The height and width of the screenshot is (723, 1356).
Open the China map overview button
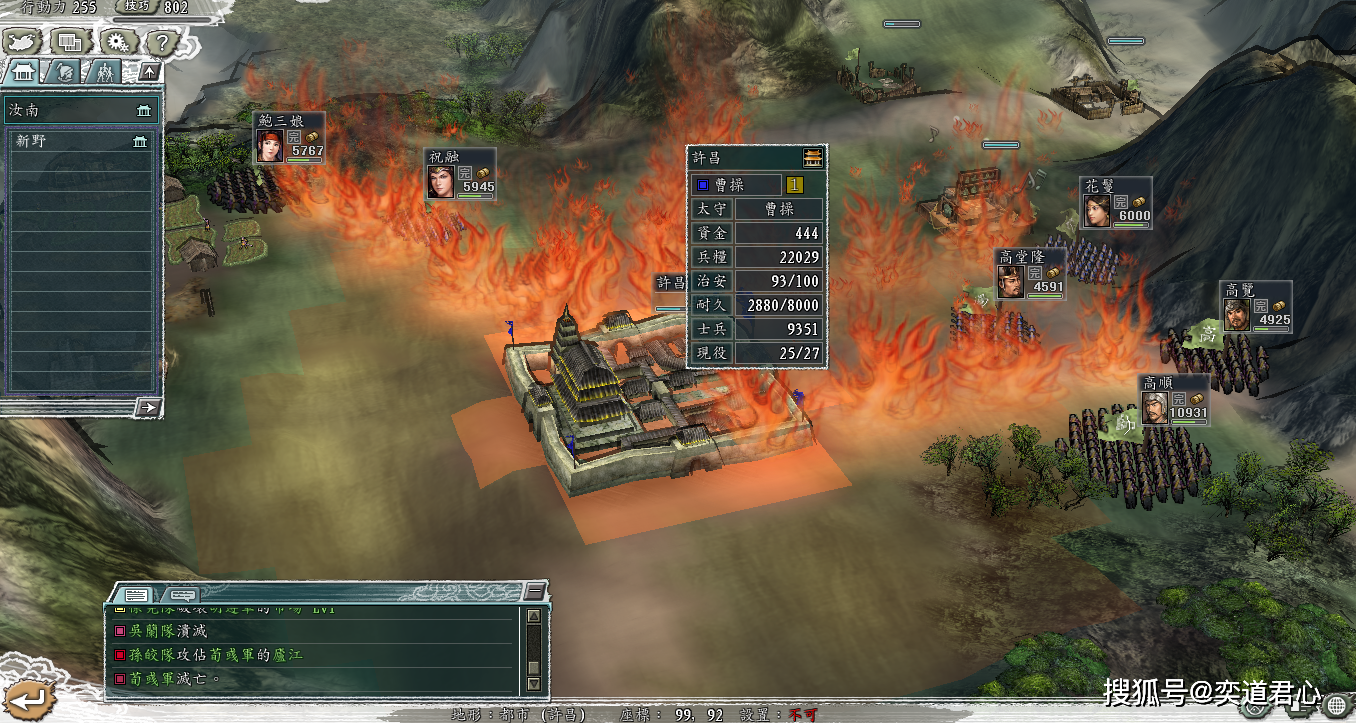(21, 42)
